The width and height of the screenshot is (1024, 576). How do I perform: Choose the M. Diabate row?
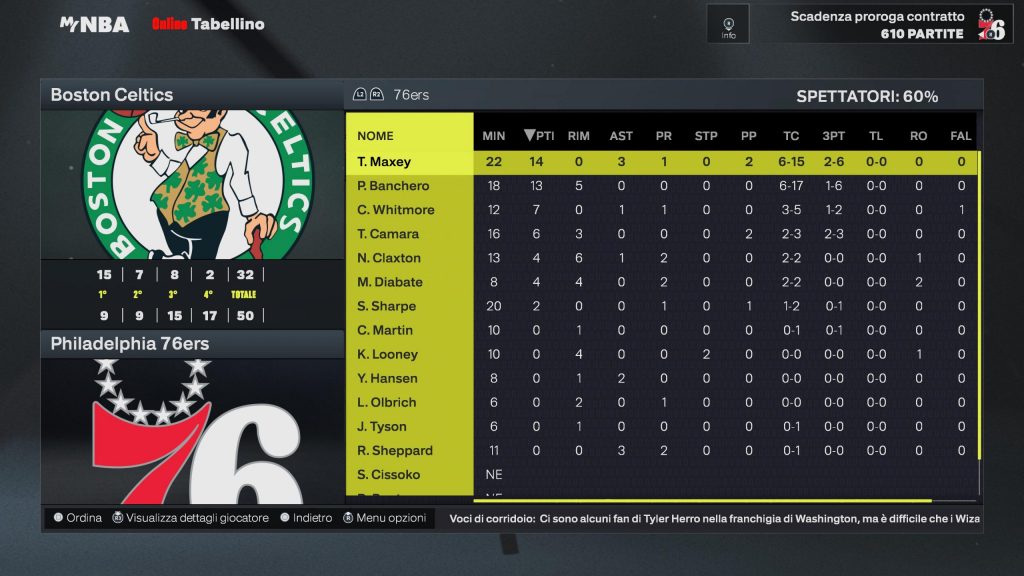tap(390, 282)
